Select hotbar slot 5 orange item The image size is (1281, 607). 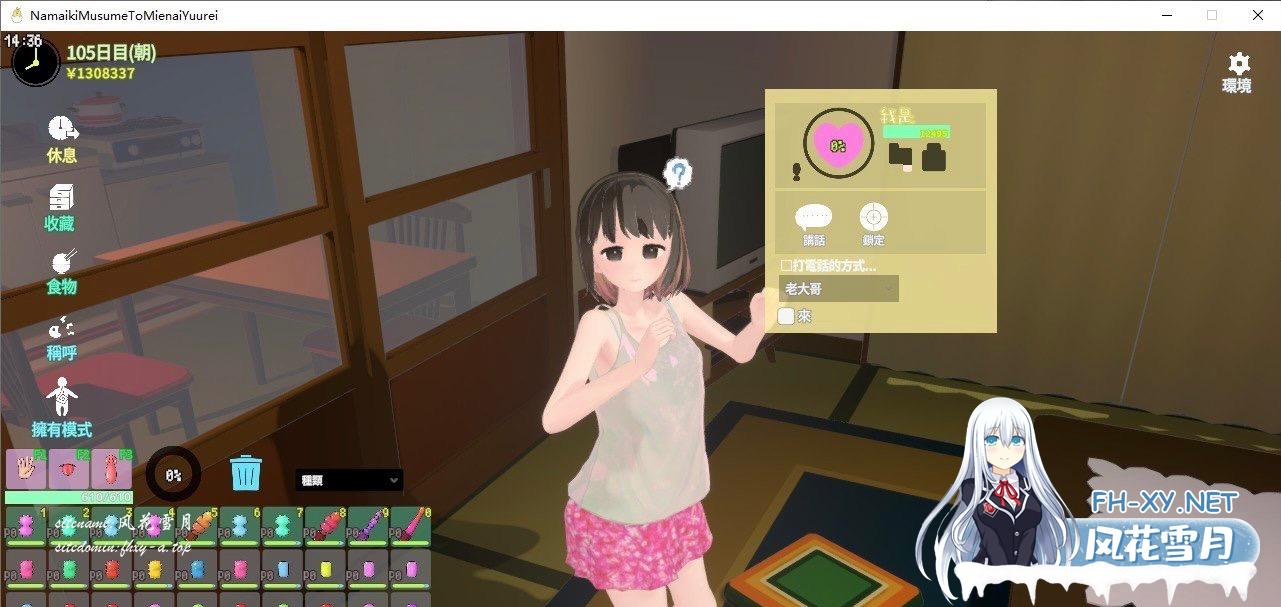pos(196,523)
